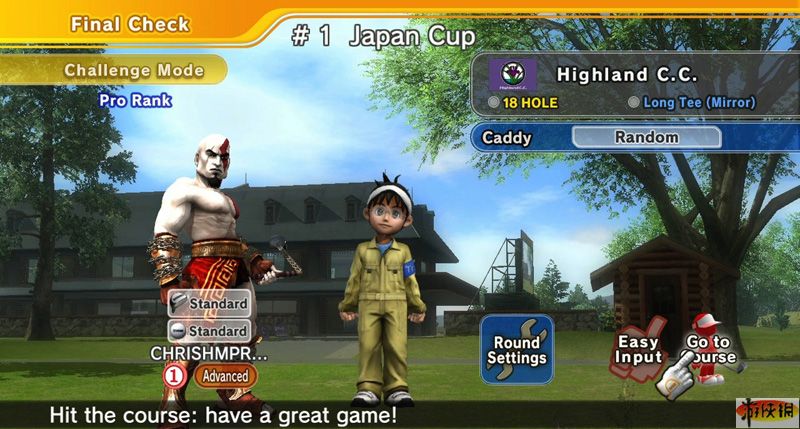Select the Easy Input option
Image resolution: width=800 pixels, height=429 pixels.
638,350
